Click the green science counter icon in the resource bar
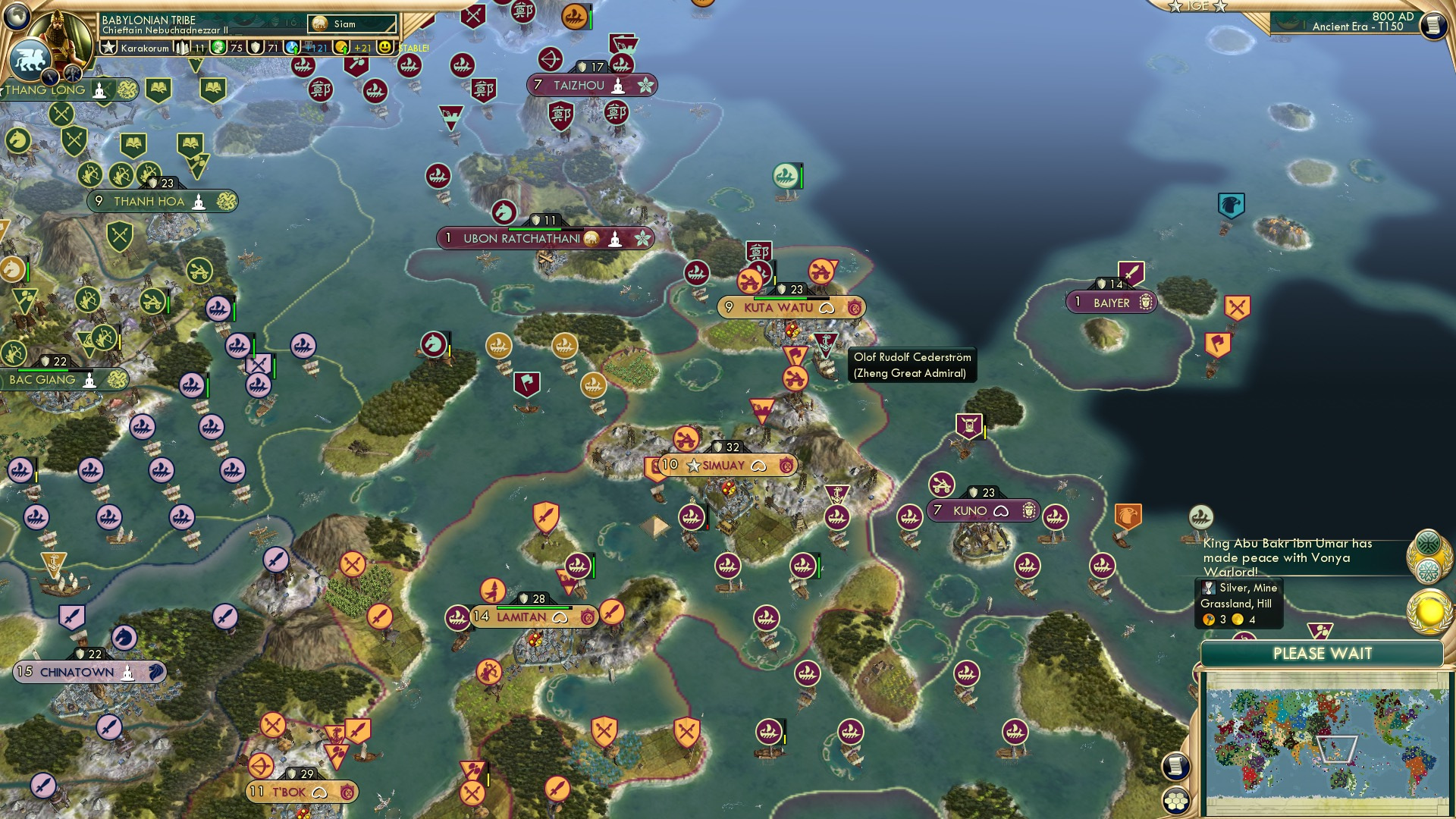 [x=219, y=48]
